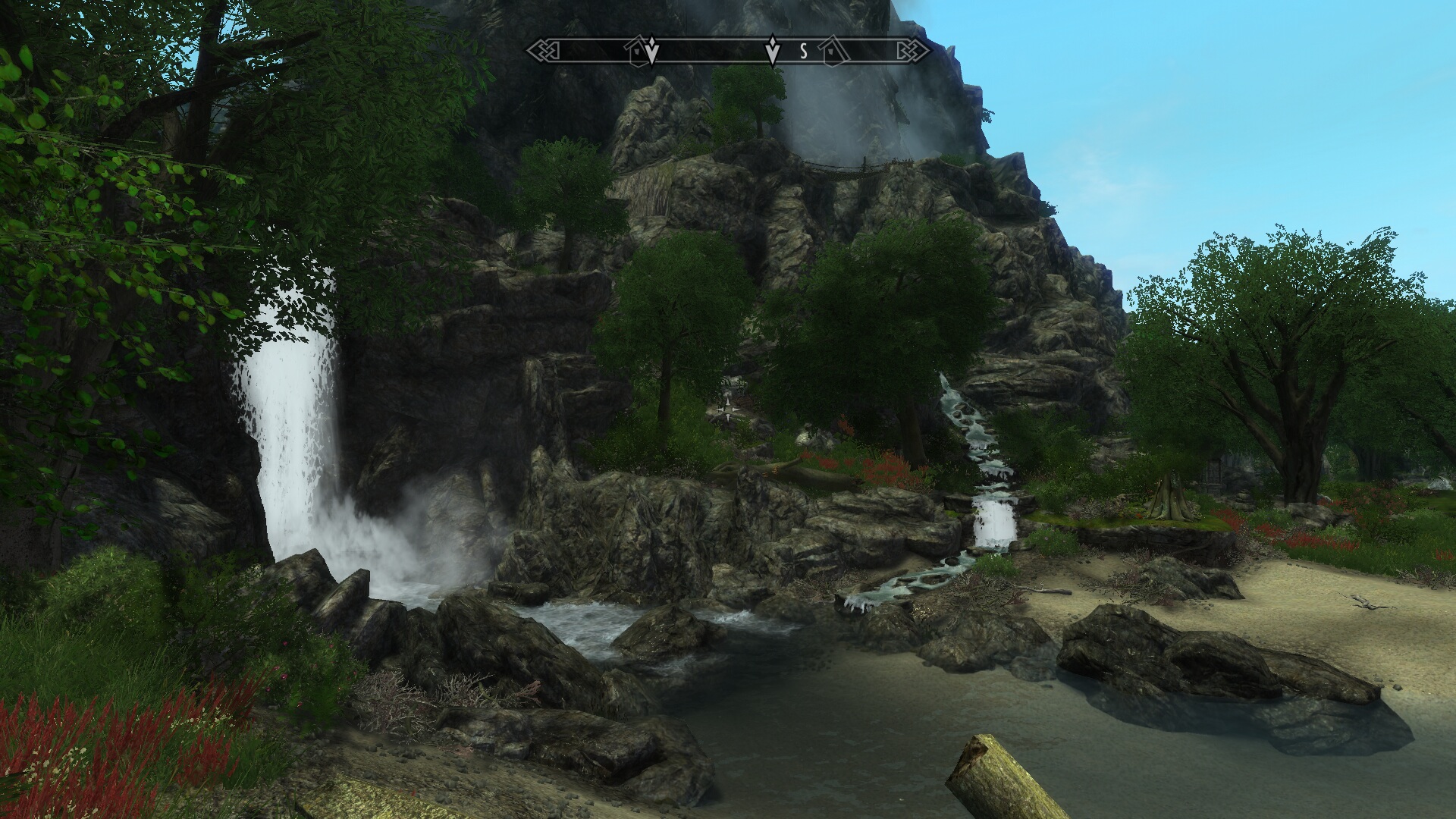The height and width of the screenshot is (819, 1456).
Task: Select the compass navigation bar at screen top
Action: pyautogui.click(x=728, y=50)
